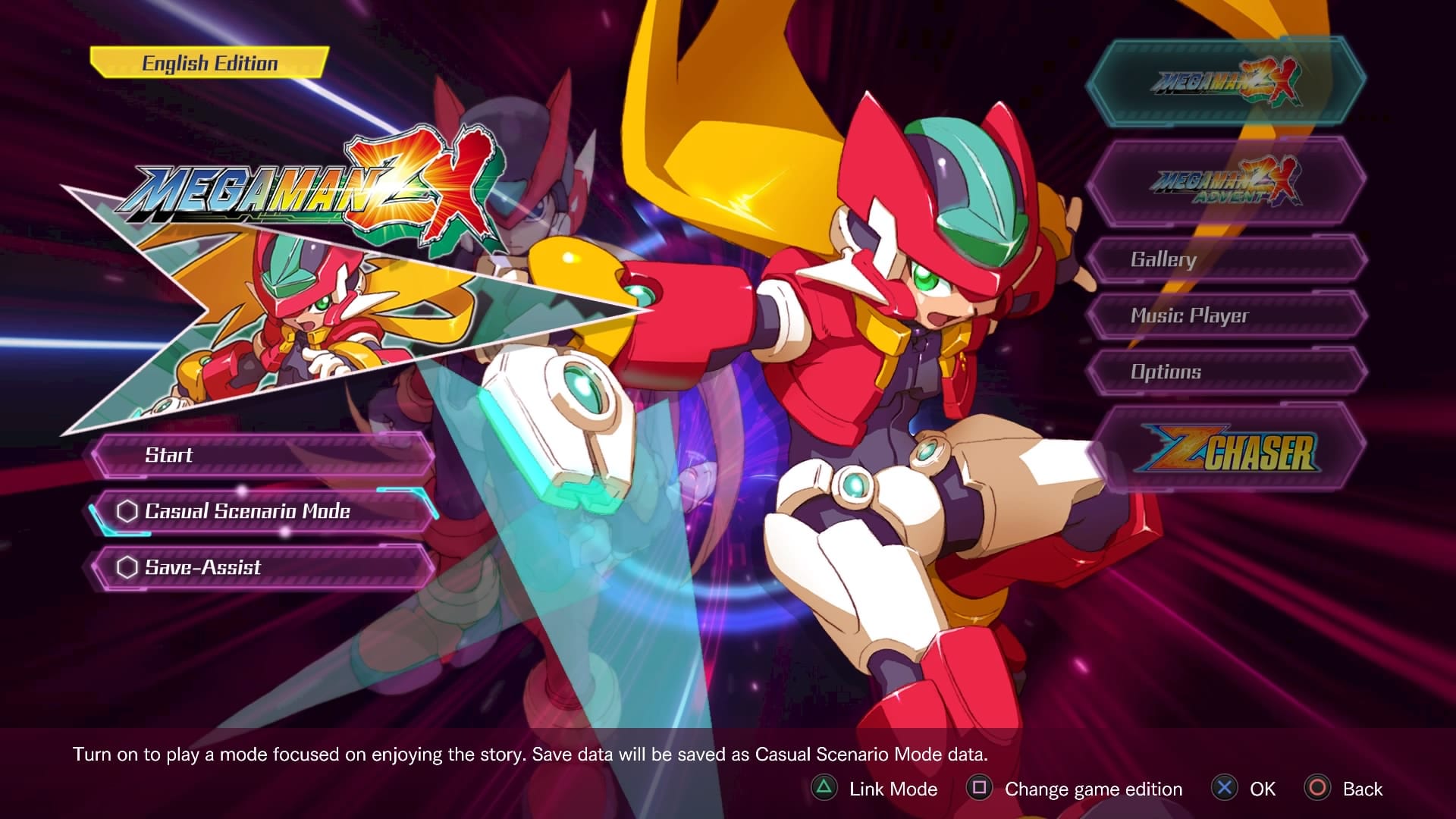Viewport: 1456px width, 819px height.
Task: Toggle Casual Scenario Mode
Action: [262, 511]
